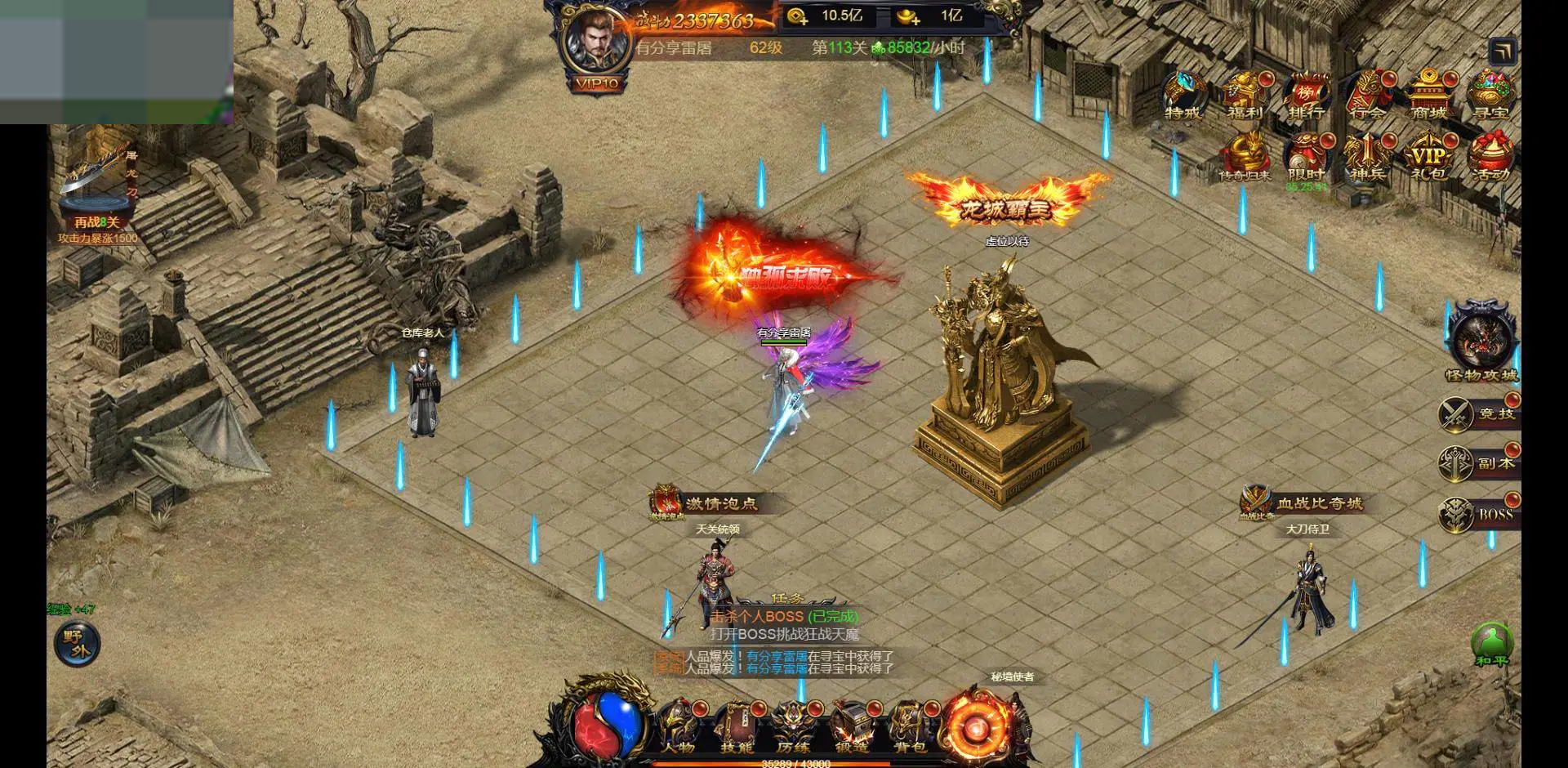Open the 特戒 special ring menu

(x=1183, y=95)
